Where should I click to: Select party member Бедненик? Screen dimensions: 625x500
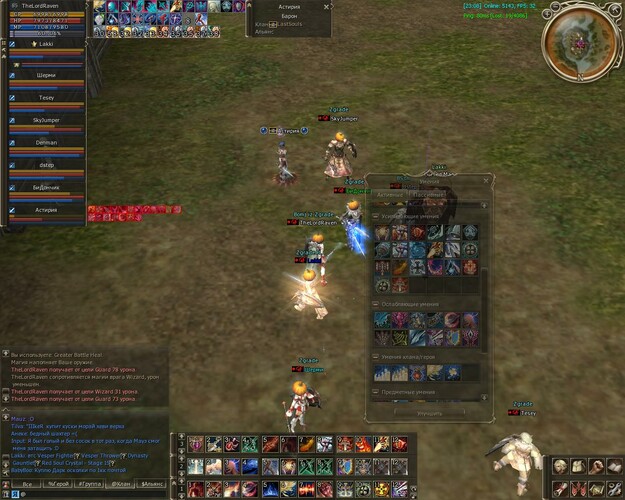[45, 187]
